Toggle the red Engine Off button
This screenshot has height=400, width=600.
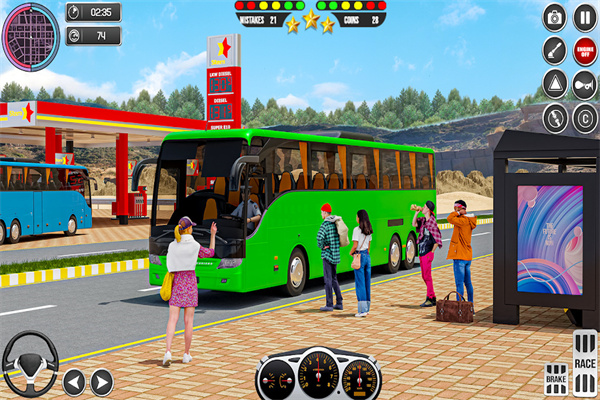coord(585,50)
